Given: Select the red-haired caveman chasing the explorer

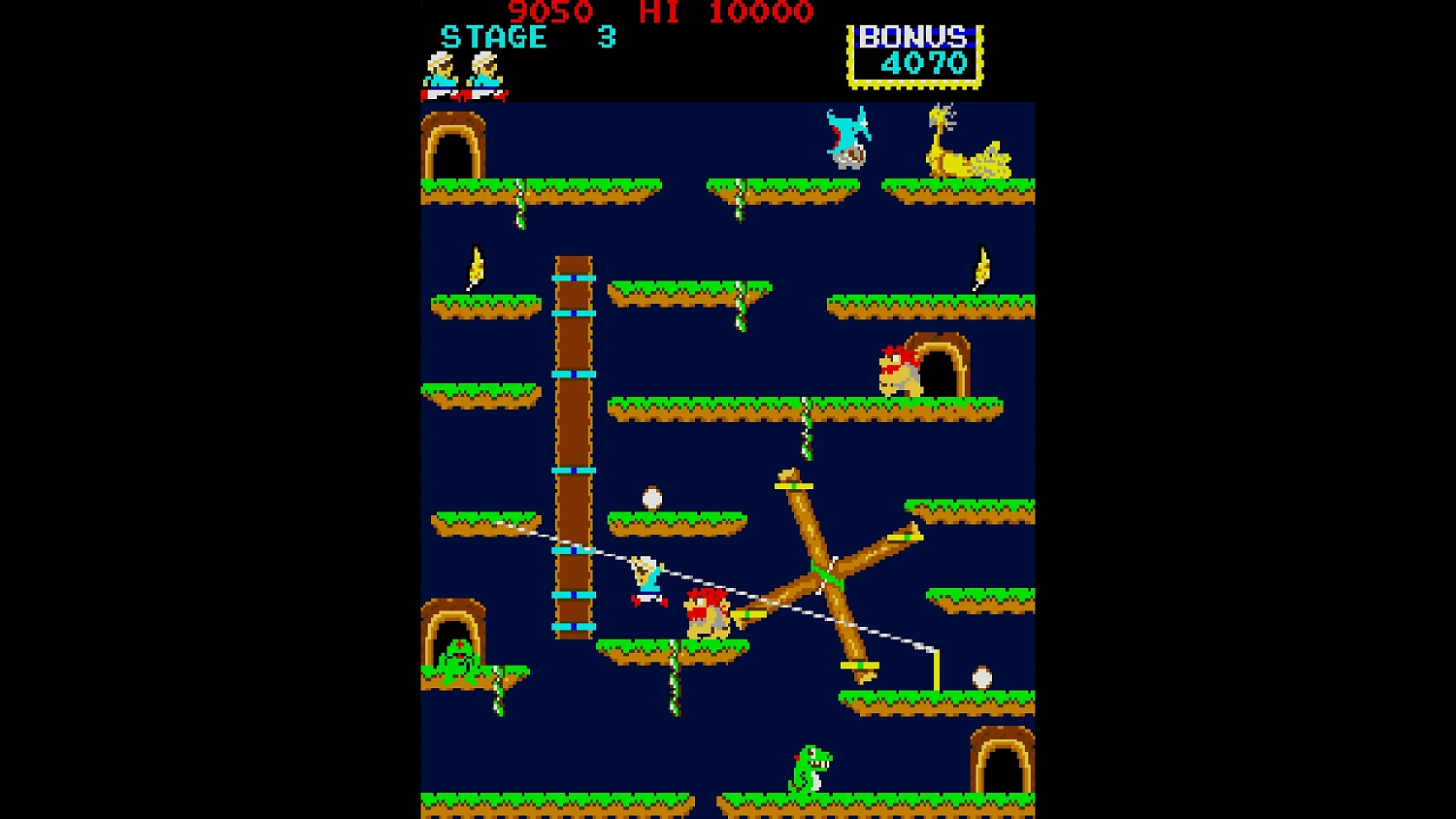Looking at the screenshot, I should 709,611.
